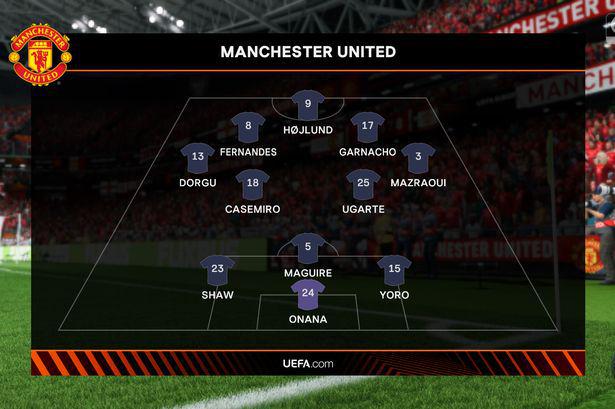The image size is (615, 409).
Task: Select Shaw's number 23 shirt
Action: coord(217,269)
